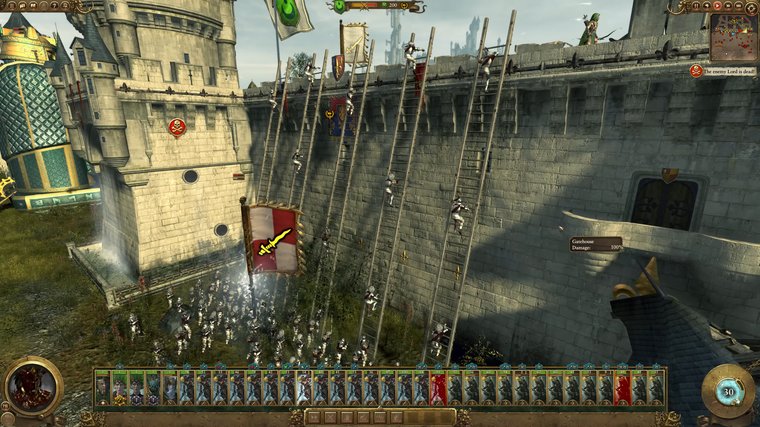
Task: Click the green army emblem at top
Action: click(340, 6)
